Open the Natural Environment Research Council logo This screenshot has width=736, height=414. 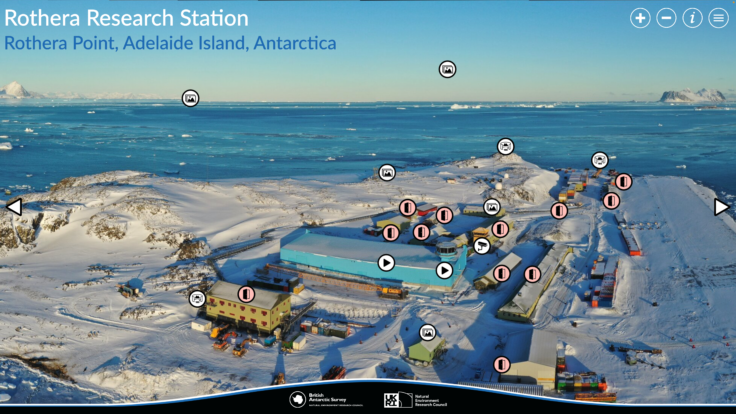[412, 399]
